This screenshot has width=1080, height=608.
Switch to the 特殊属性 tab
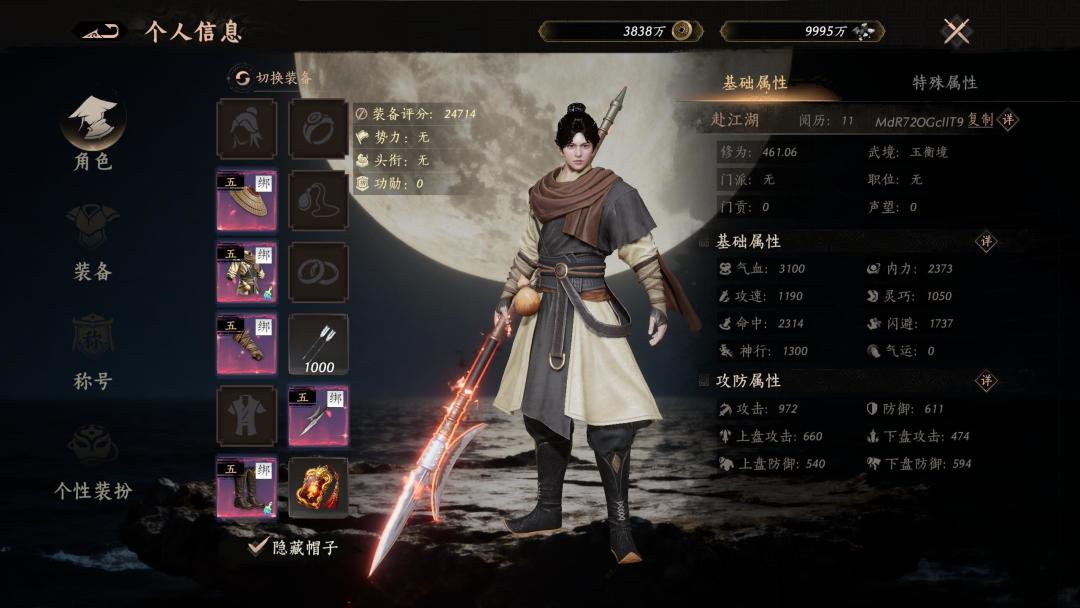click(944, 83)
